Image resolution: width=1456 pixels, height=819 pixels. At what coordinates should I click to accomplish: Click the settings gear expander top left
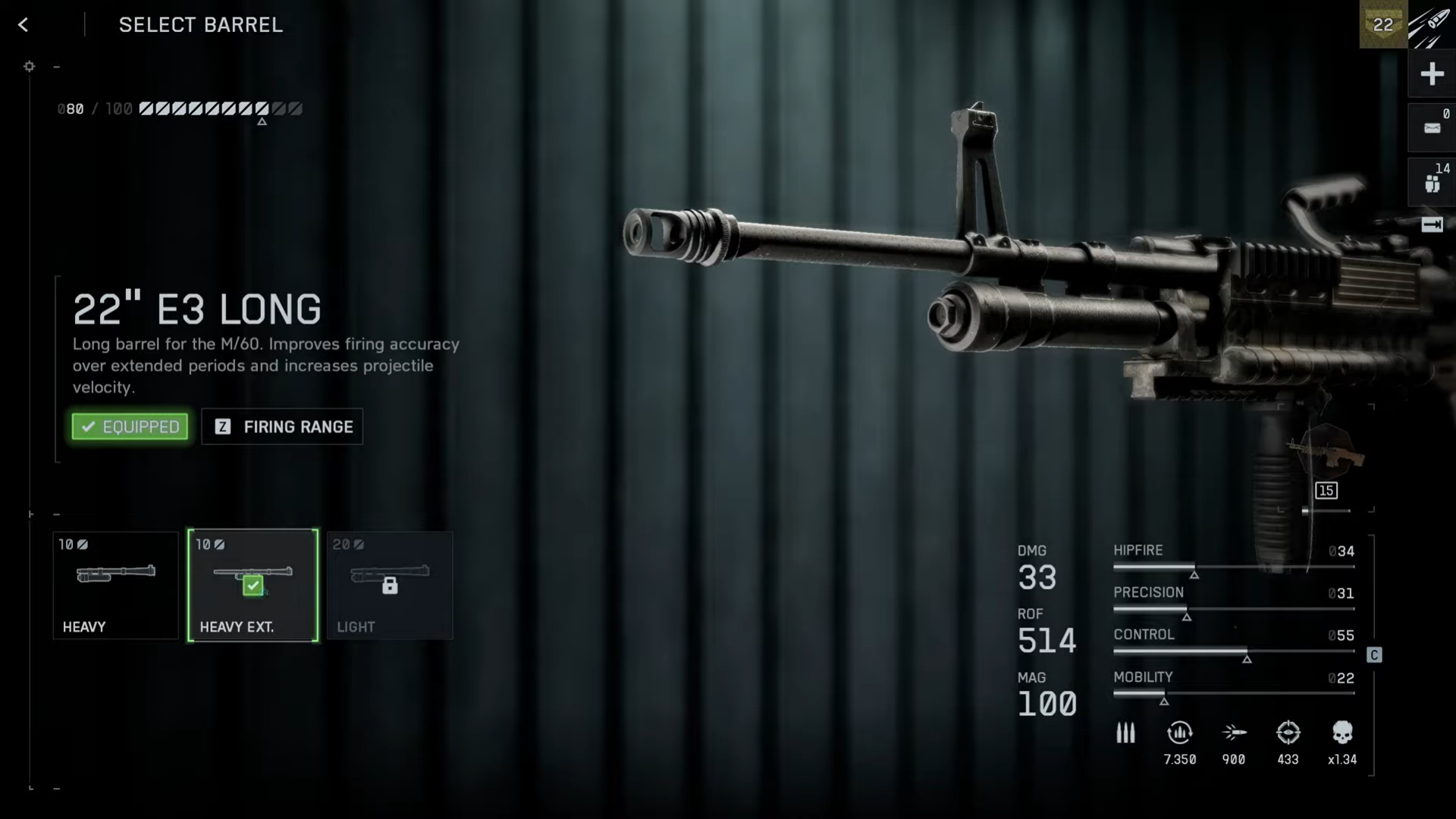[30, 67]
